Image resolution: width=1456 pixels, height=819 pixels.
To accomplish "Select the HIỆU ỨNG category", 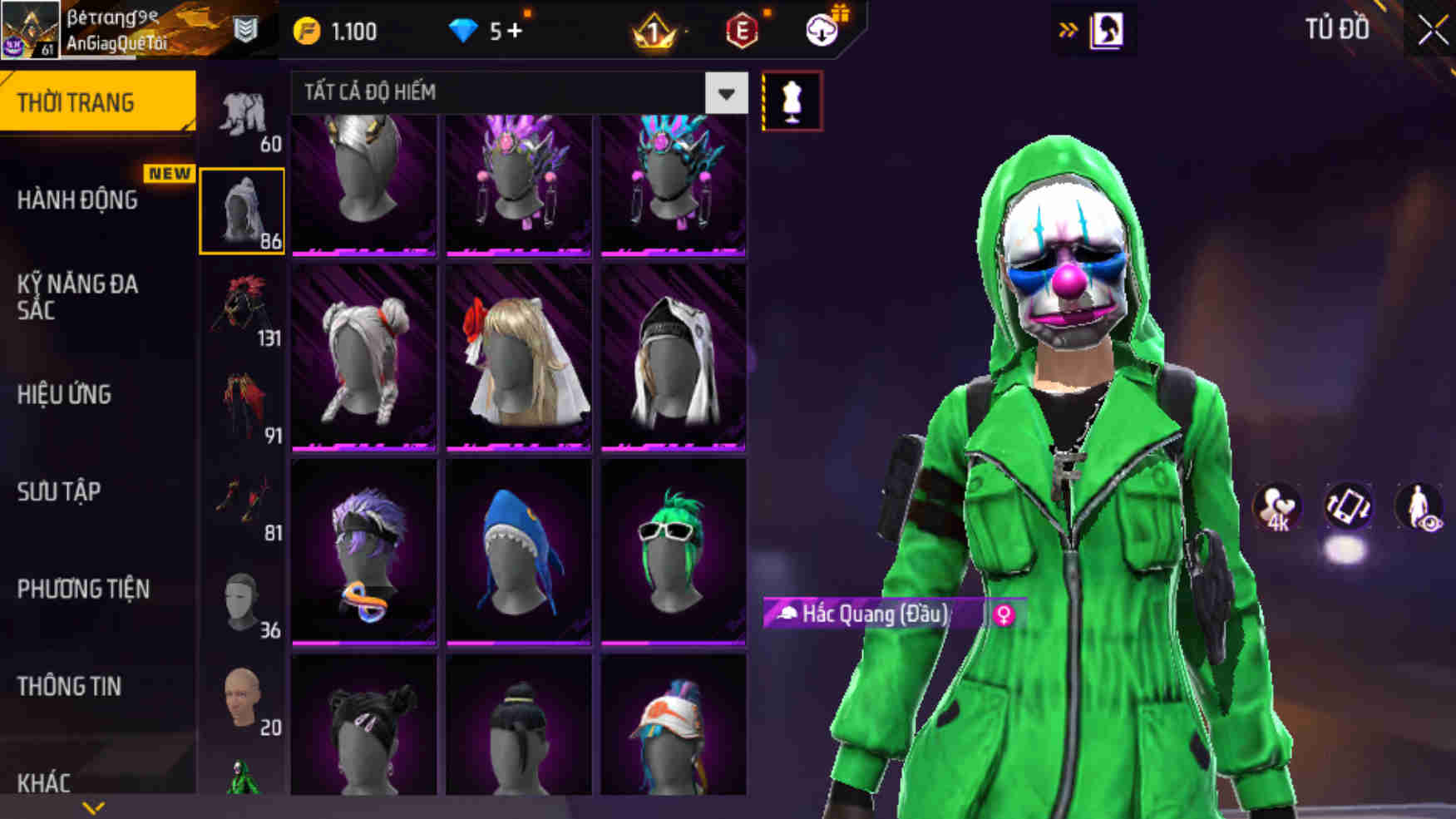I will click(x=65, y=395).
